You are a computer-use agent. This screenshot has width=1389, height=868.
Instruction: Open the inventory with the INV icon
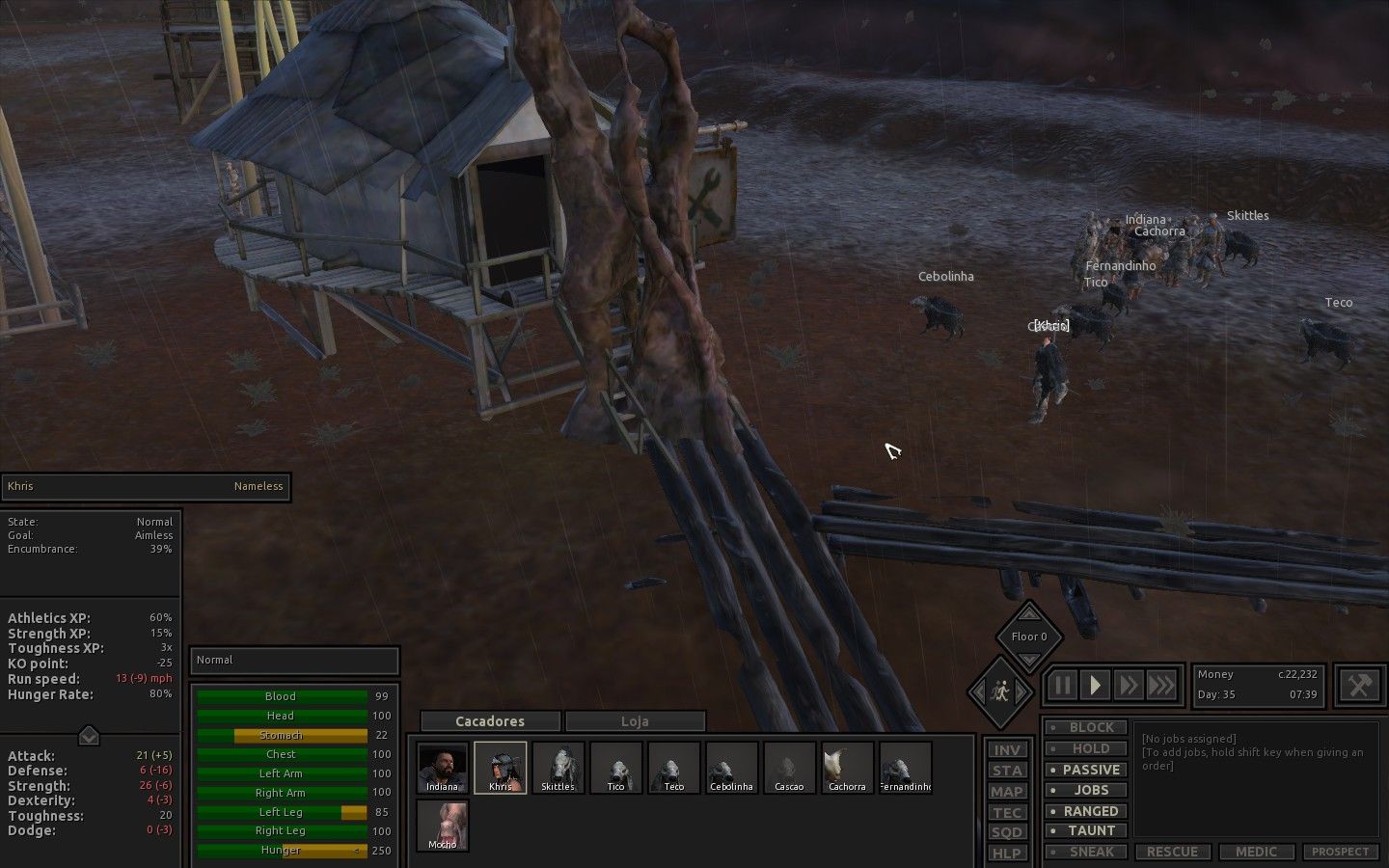pos(1007,749)
